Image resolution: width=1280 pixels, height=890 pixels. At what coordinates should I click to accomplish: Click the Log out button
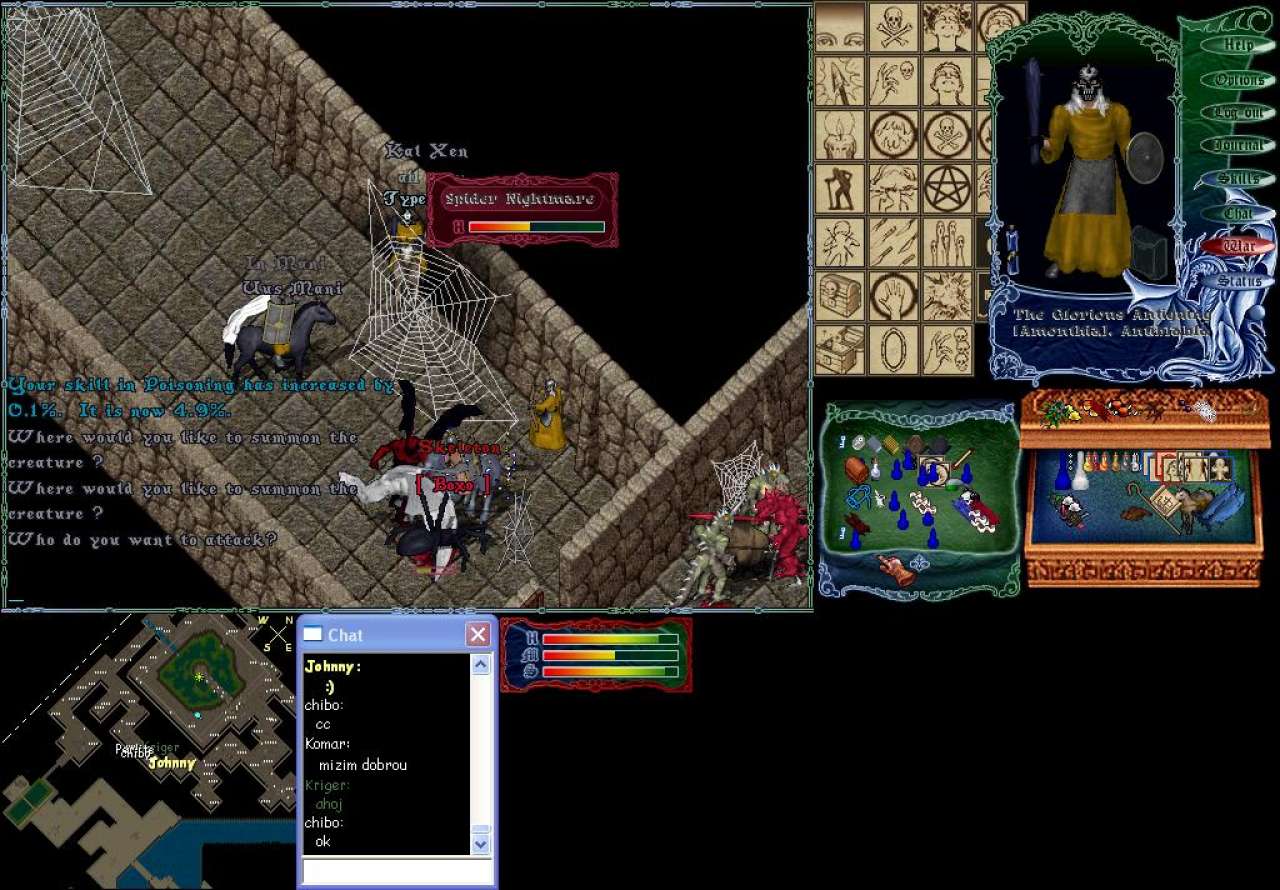[x=1238, y=113]
